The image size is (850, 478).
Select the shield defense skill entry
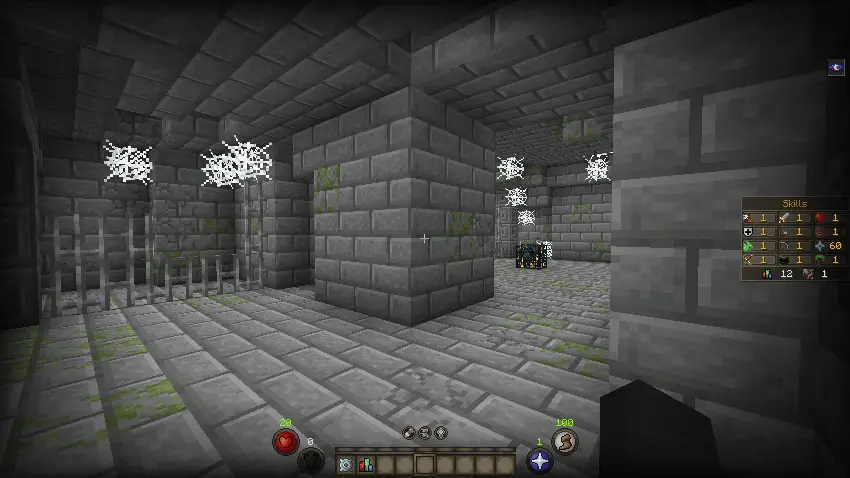[x=748, y=231]
